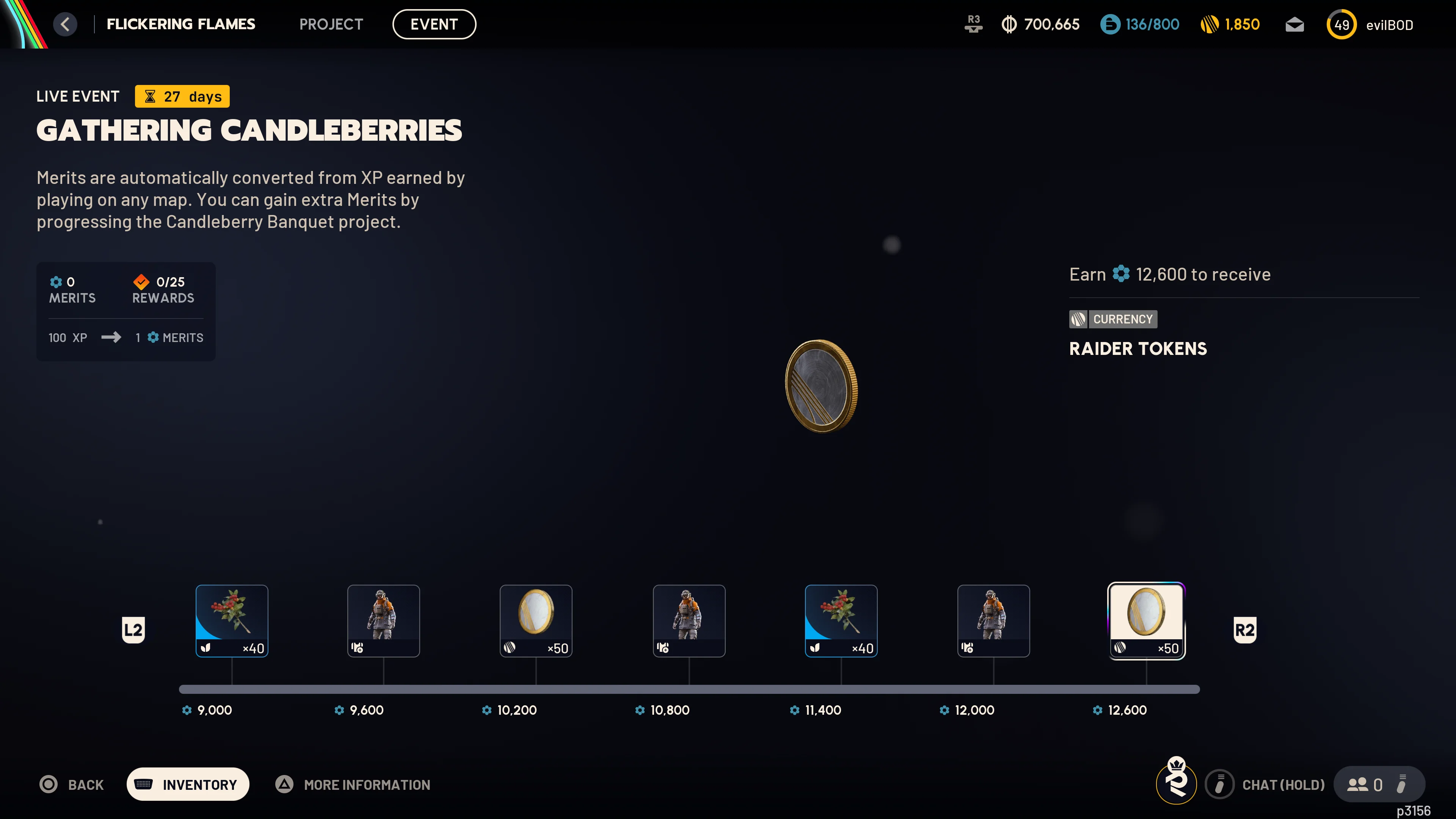Click the crowned club emblem near chat

click(x=1176, y=784)
